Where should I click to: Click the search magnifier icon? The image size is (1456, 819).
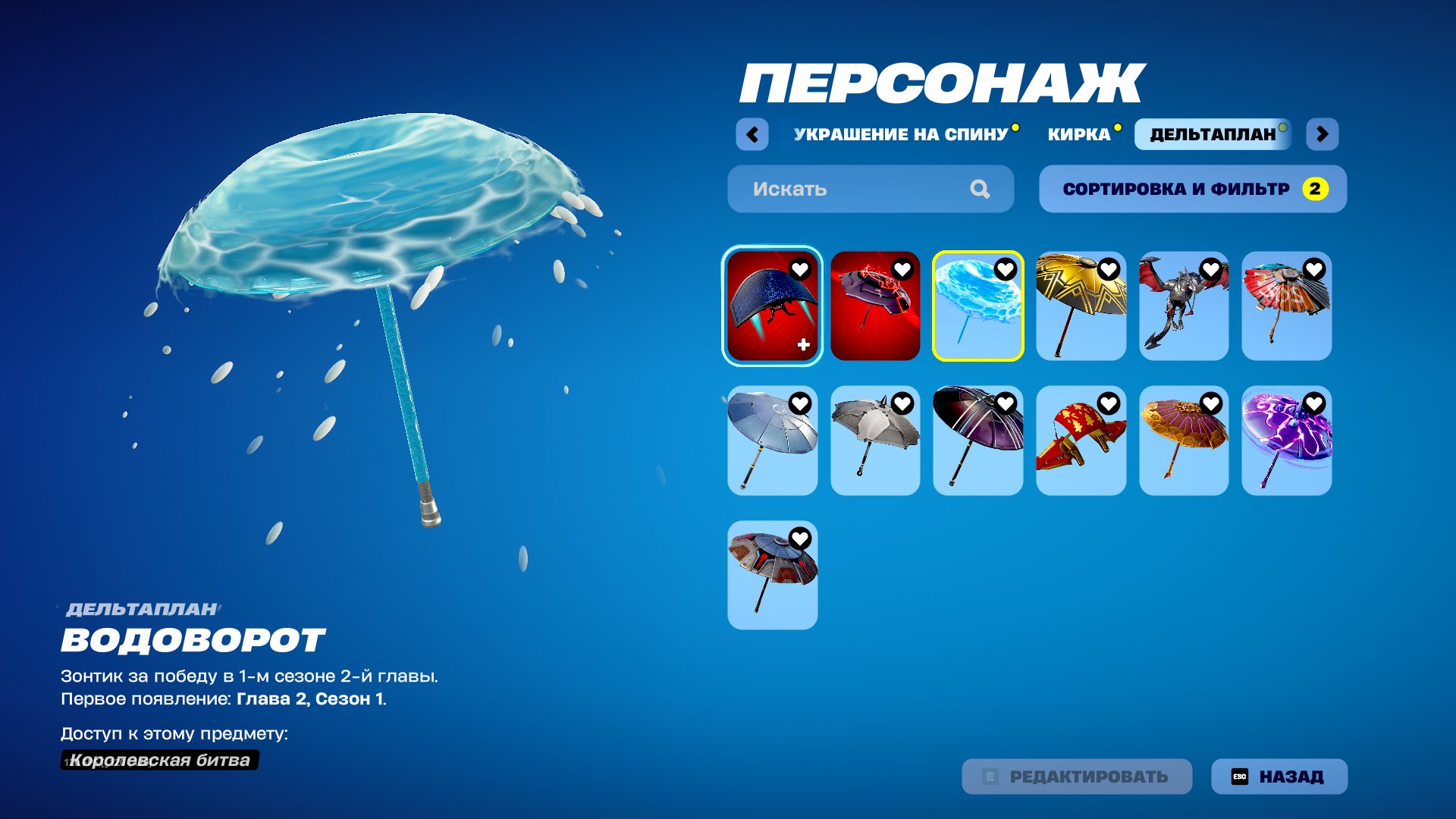tap(981, 189)
